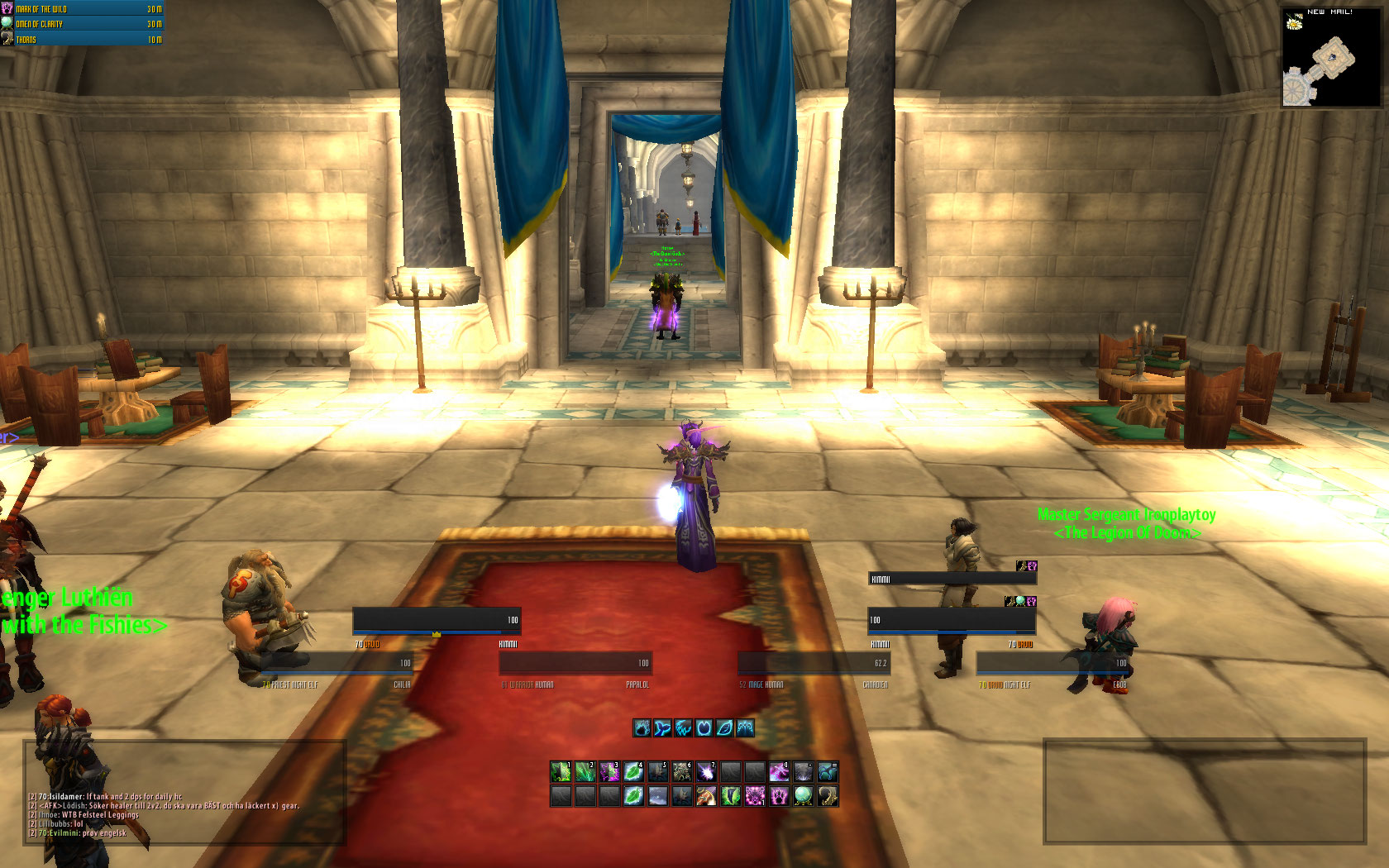Cast the purple paw Mark of the Wild
1389x868 pixels.
click(778, 796)
